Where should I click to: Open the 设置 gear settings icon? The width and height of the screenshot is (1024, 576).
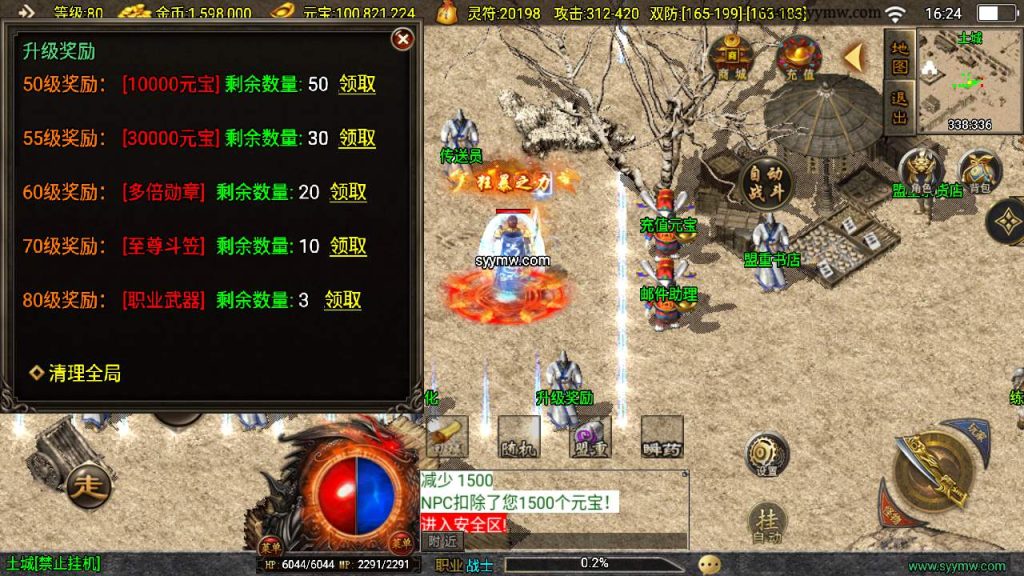[x=767, y=453]
